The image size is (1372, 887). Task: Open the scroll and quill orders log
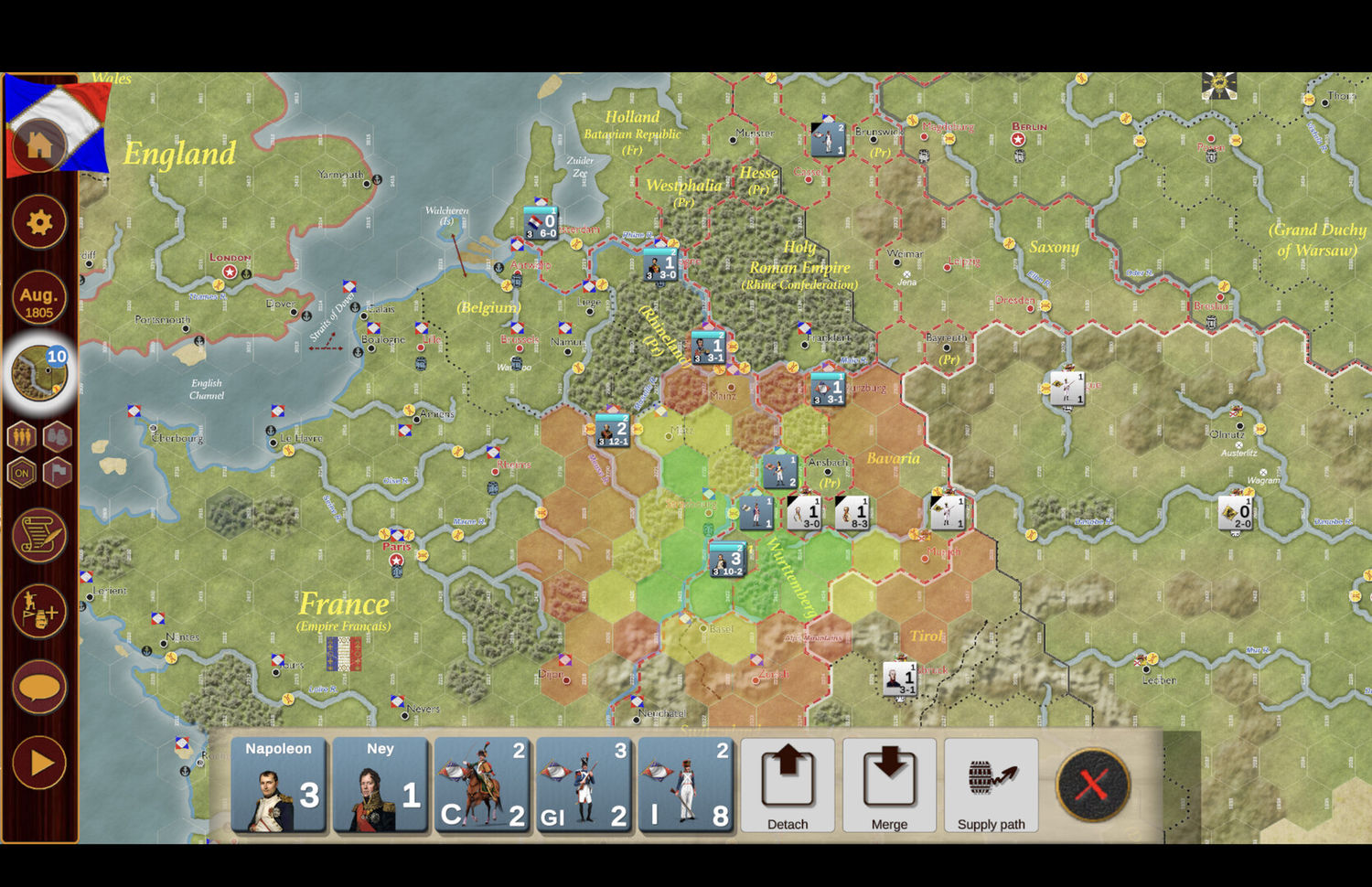pos(38,536)
